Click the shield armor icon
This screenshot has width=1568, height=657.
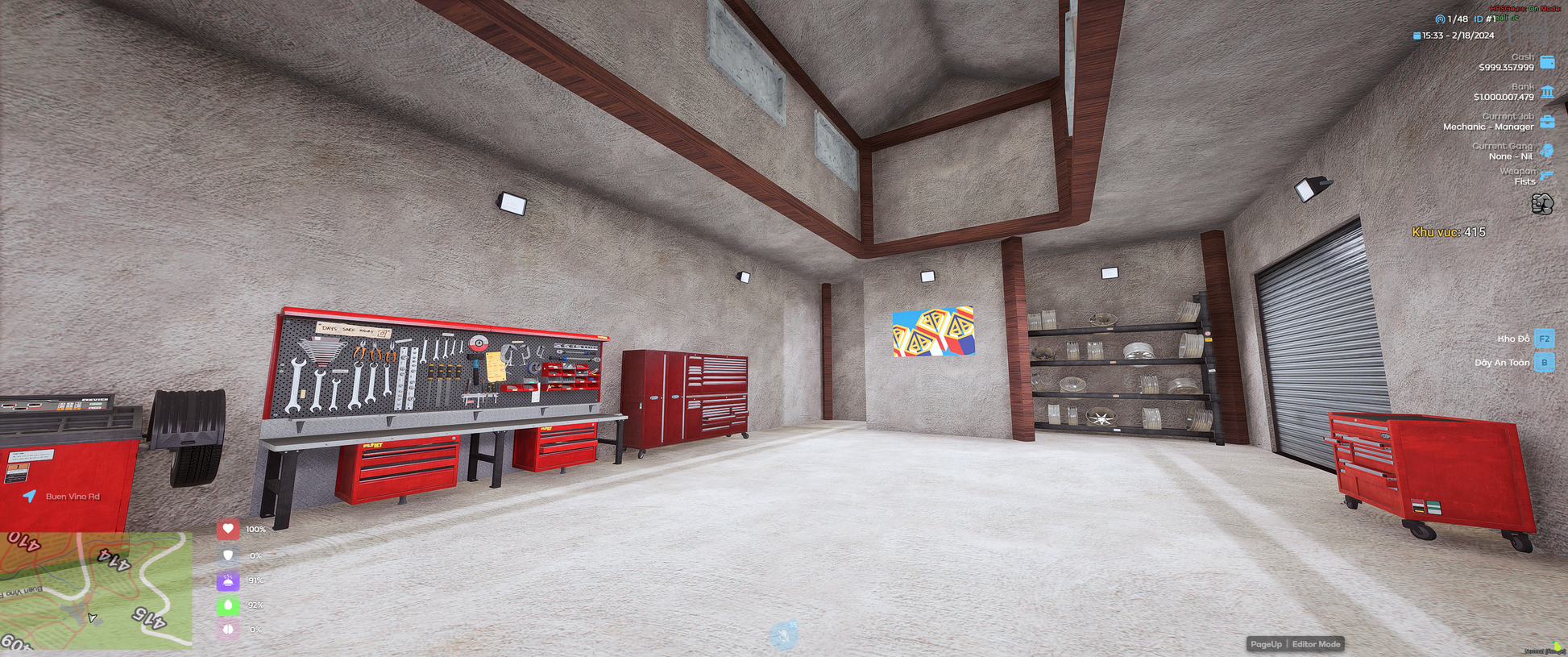click(228, 555)
